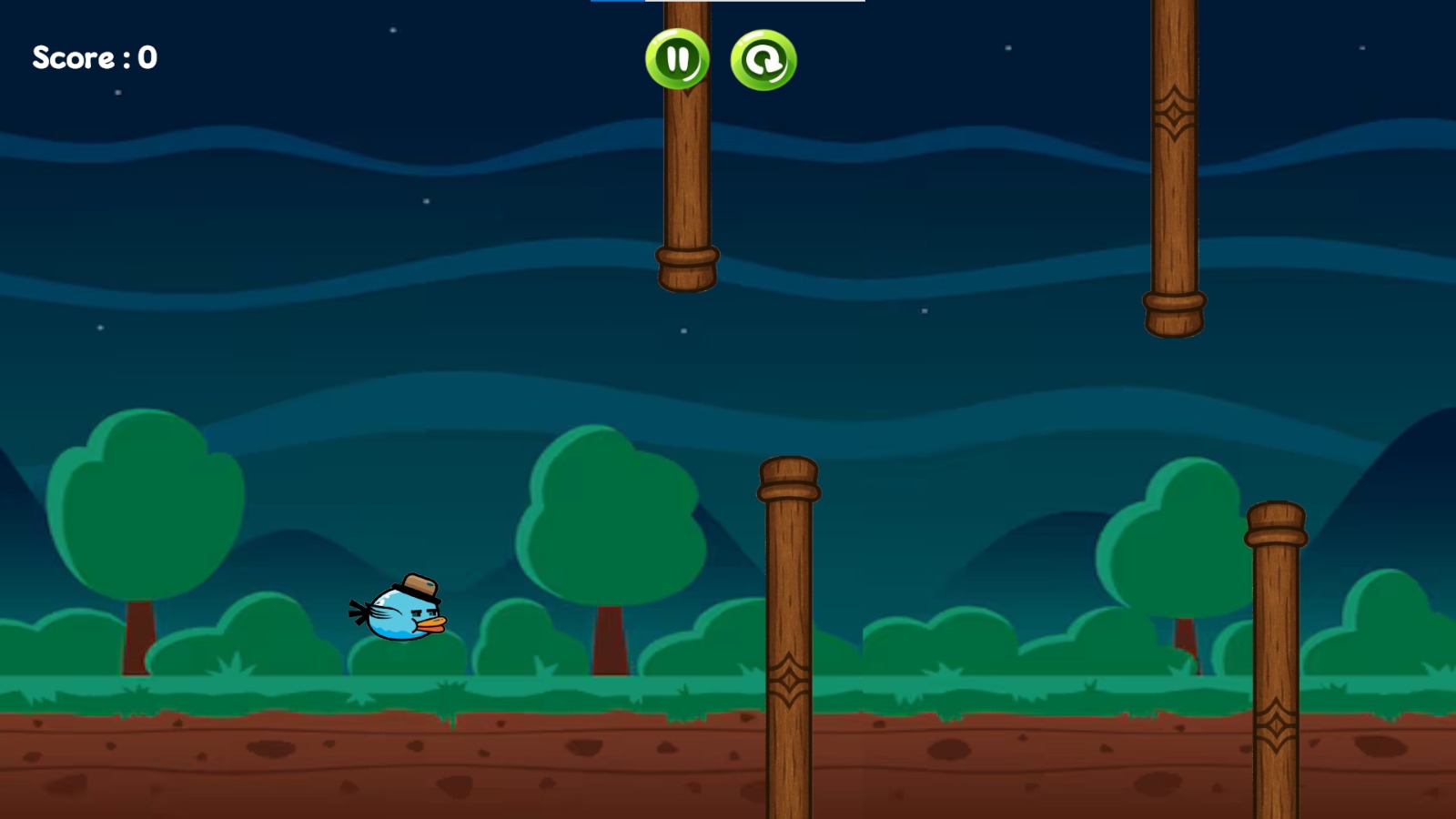Click the upper-right hanging pipe

[x=1176, y=164]
